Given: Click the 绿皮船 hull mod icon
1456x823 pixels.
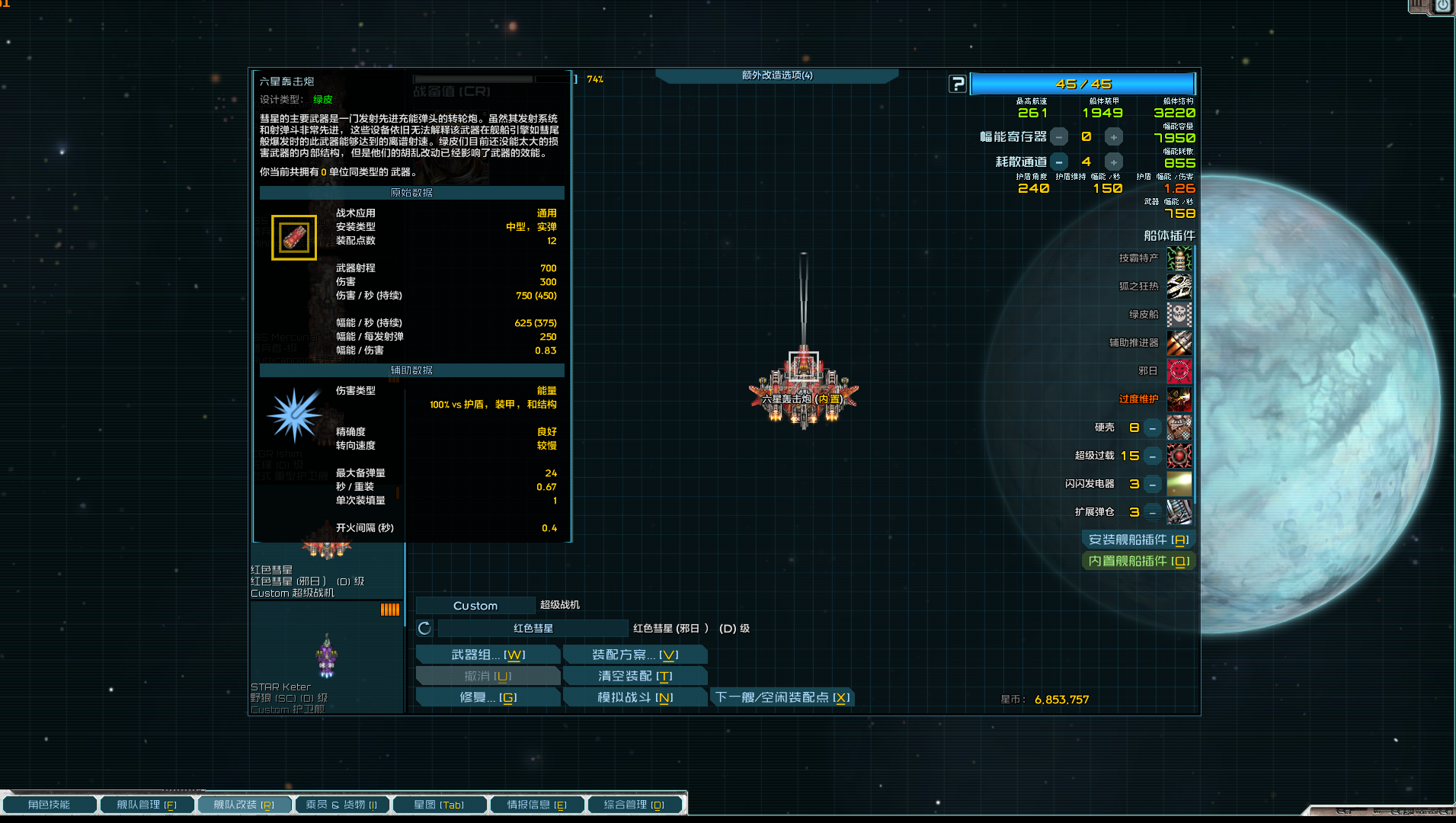Looking at the screenshot, I should coord(1179,315).
